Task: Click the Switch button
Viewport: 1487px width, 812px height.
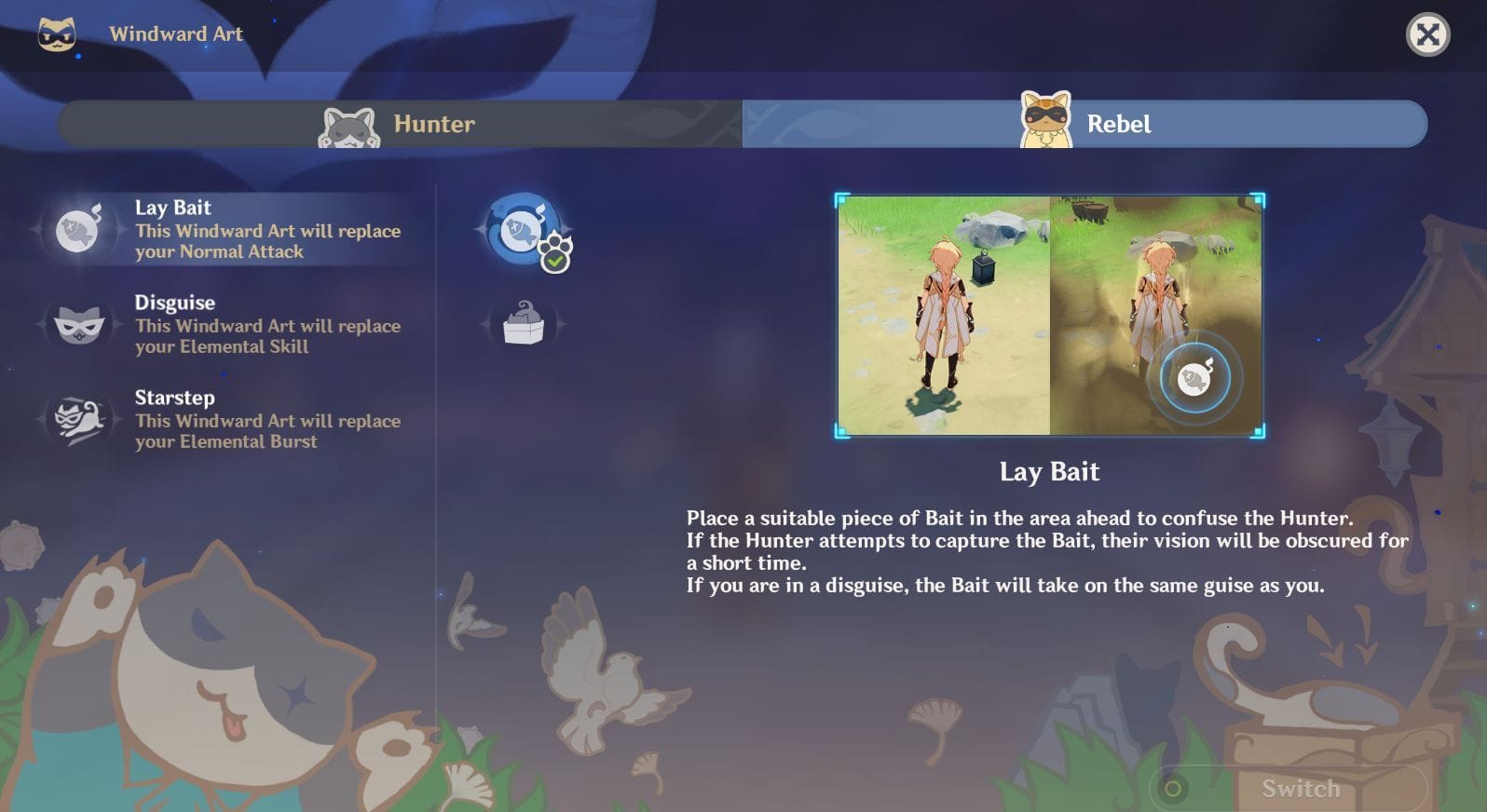Action: [1299, 789]
